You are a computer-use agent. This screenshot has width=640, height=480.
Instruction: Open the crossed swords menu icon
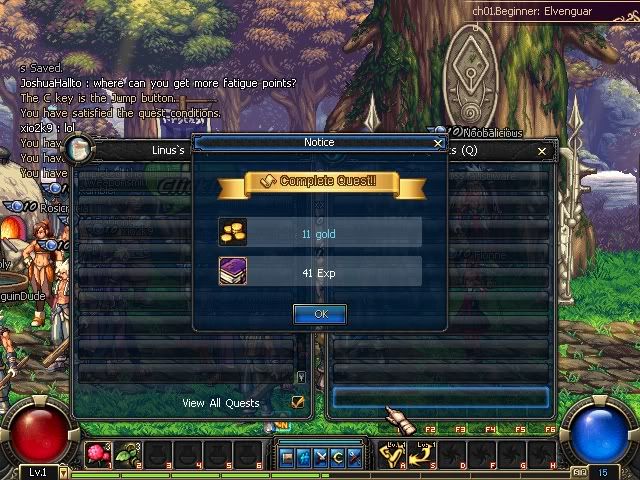[x=321, y=456]
